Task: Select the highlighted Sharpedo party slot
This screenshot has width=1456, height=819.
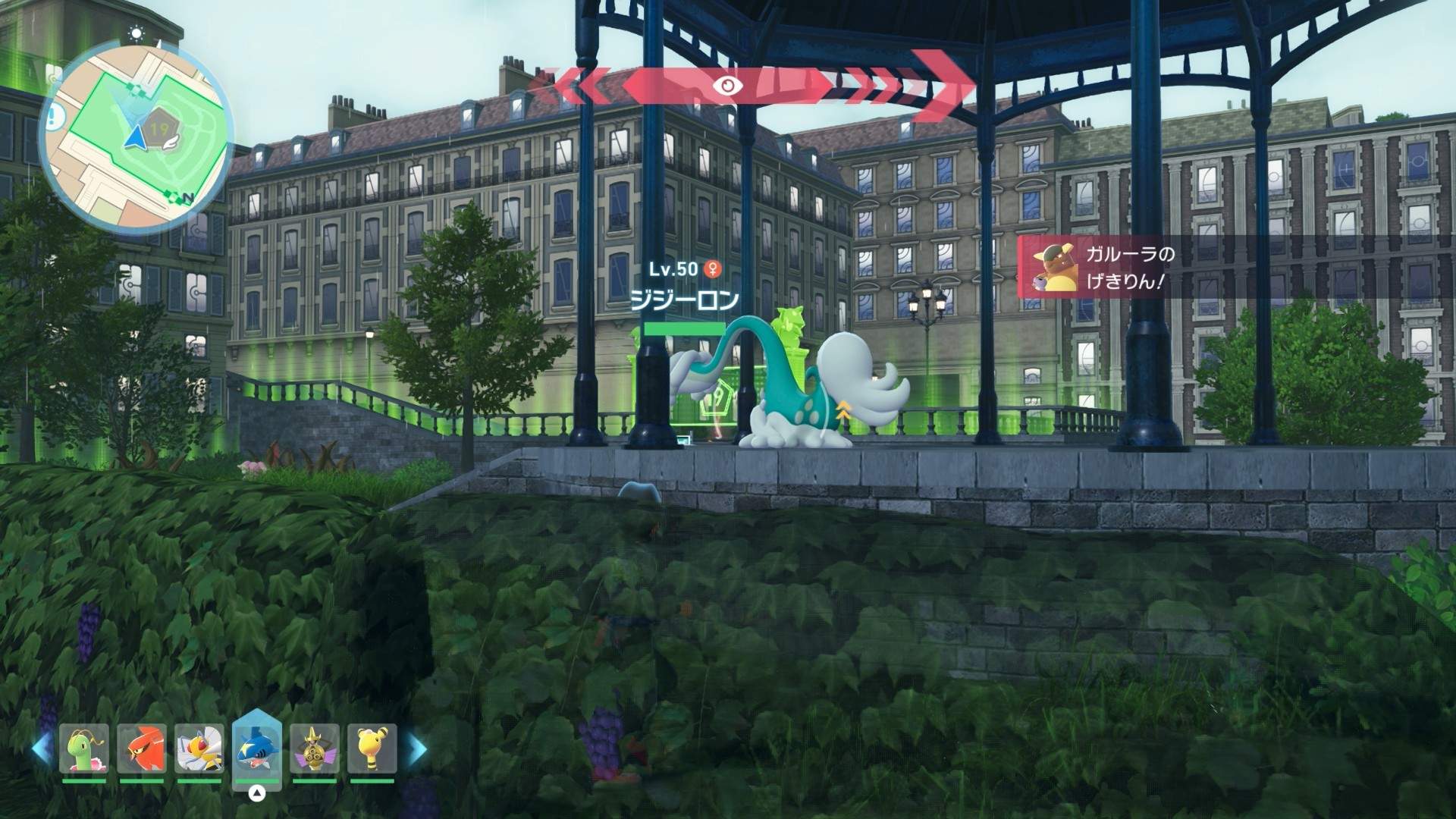Action: pyautogui.click(x=257, y=748)
